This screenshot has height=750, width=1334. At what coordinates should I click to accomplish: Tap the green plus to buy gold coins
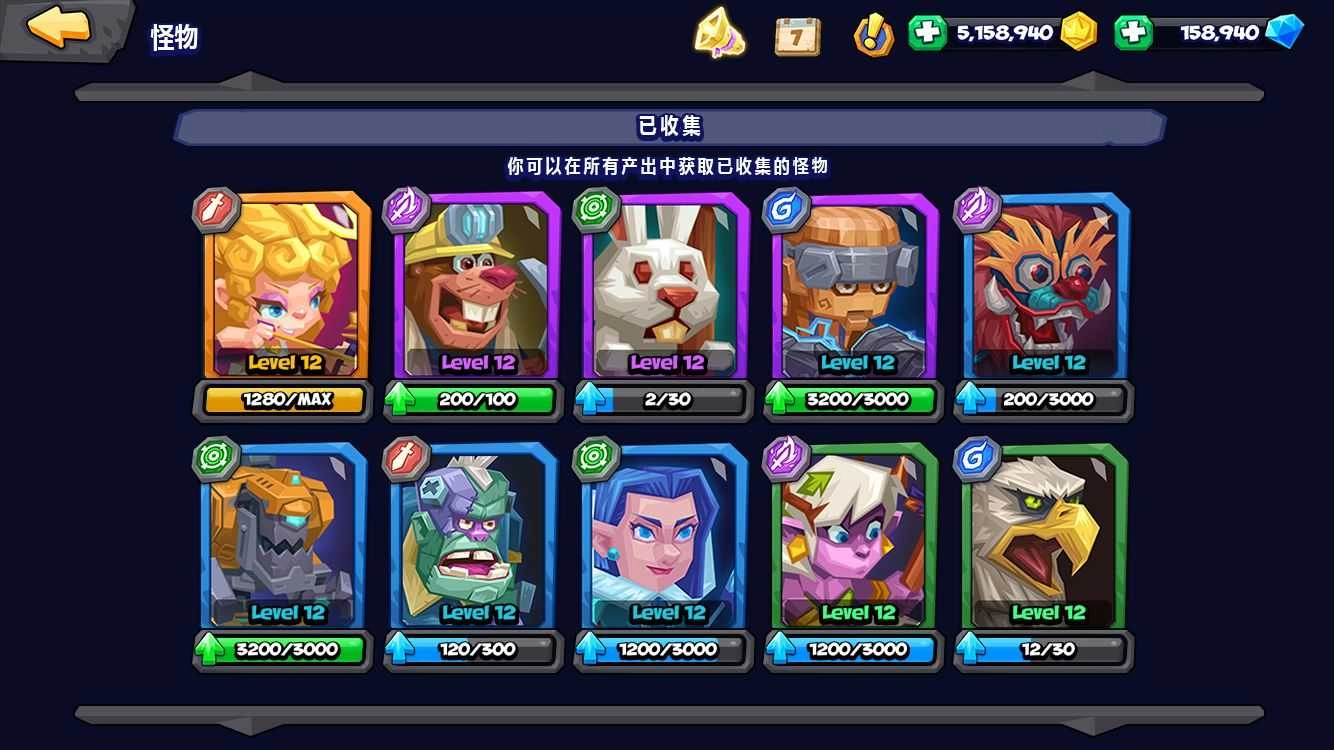925,33
